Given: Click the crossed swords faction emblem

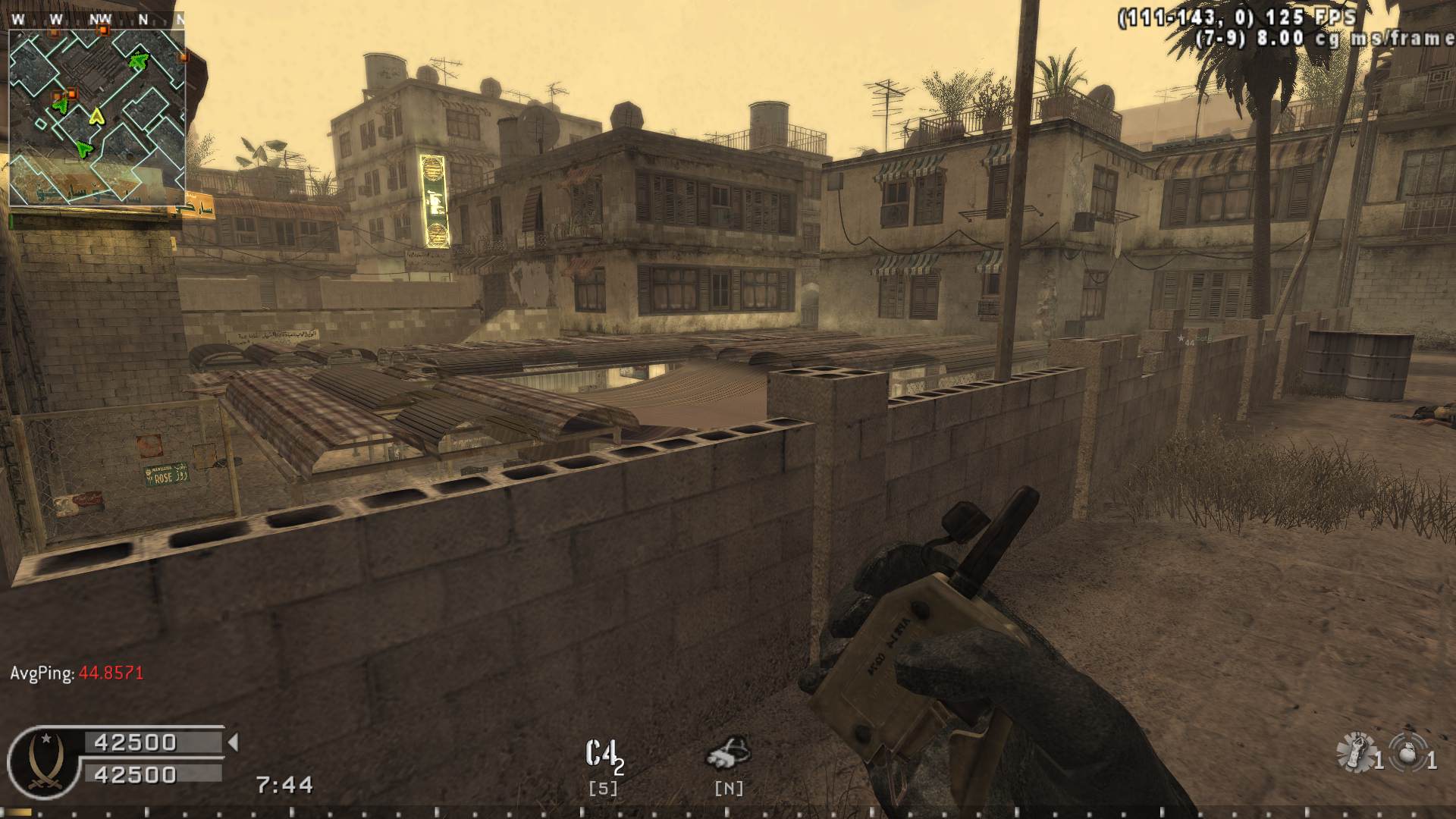Looking at the screenshot, I should click(44, 764).
